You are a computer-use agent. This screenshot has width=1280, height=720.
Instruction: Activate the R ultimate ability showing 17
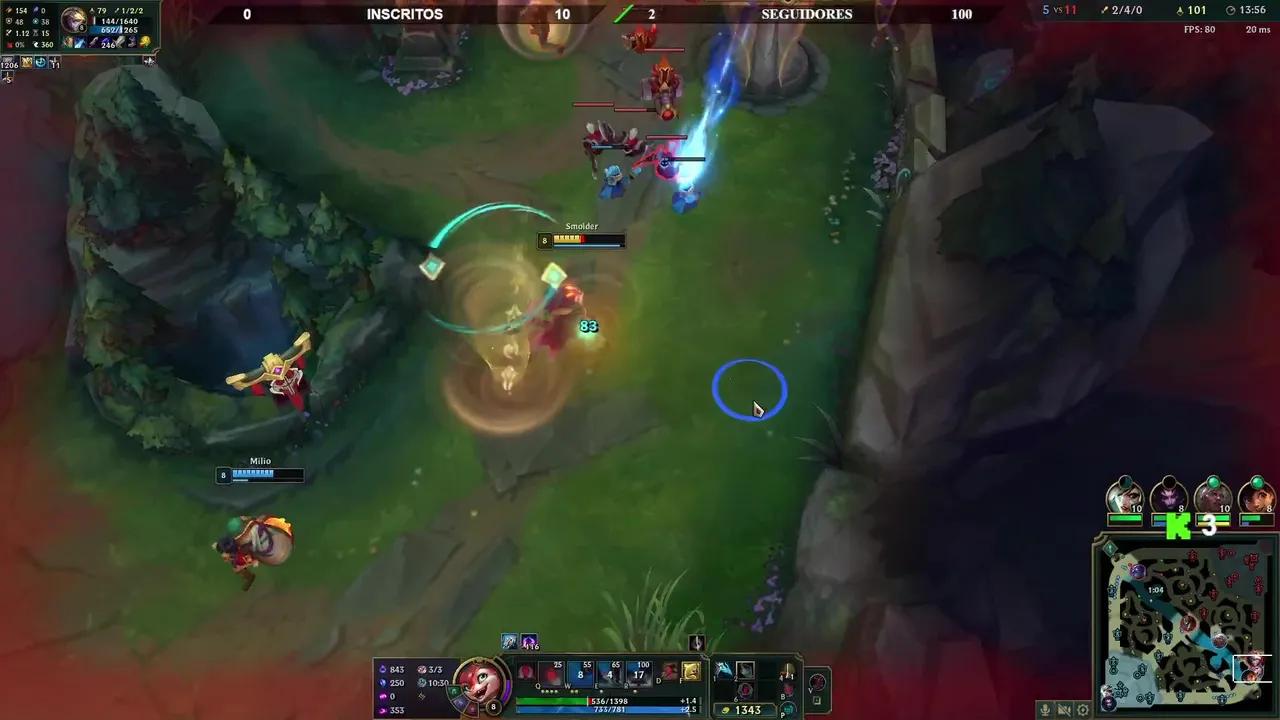639,674
